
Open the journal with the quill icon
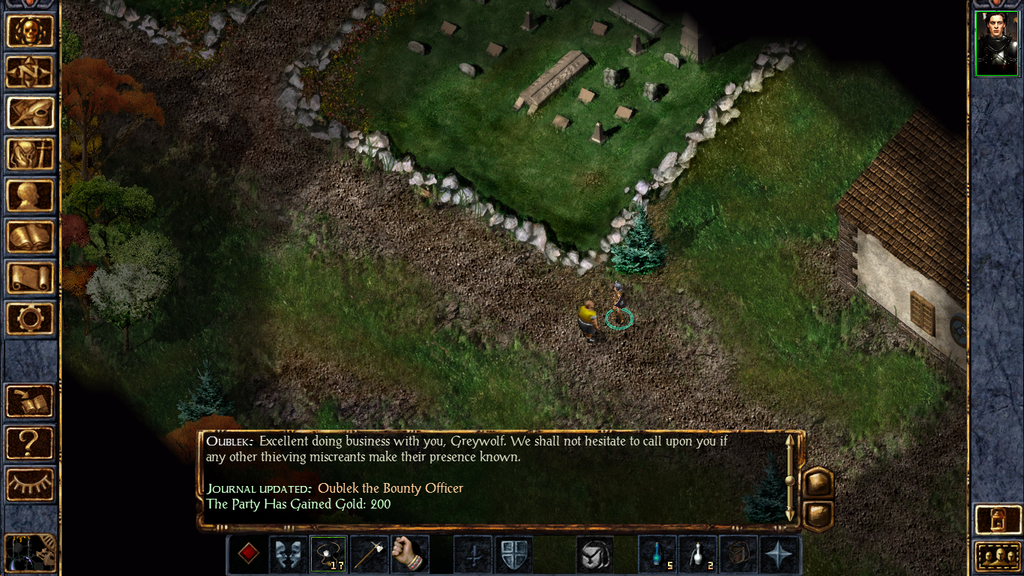pyautogui.click(x=30, y=113)
